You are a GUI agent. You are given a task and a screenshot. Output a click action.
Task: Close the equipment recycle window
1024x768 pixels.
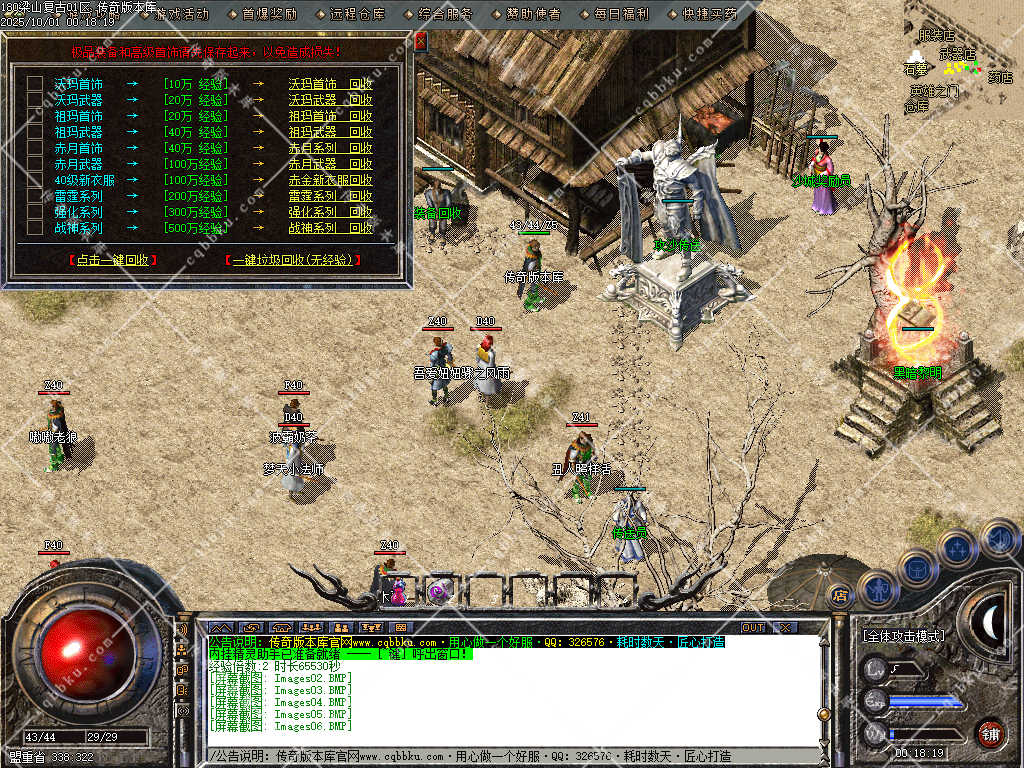pyautogui.click(x=420, y=41)
